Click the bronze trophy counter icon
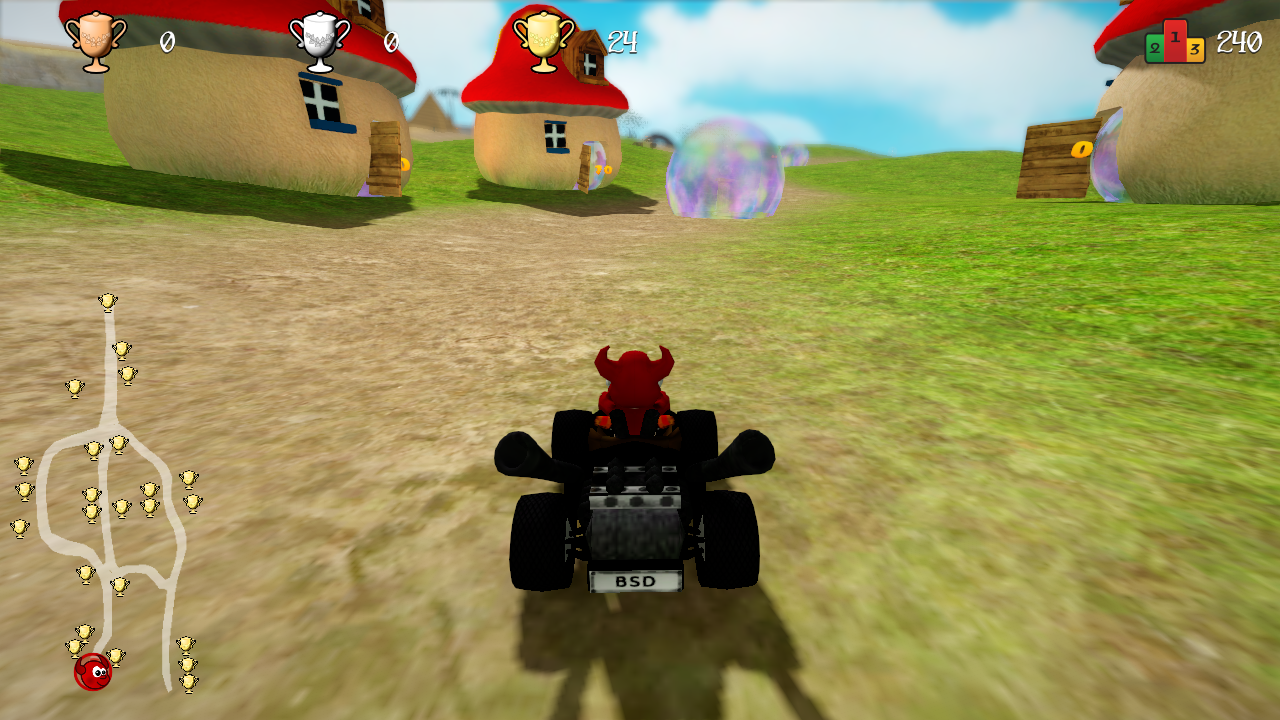 click(96, 42)
